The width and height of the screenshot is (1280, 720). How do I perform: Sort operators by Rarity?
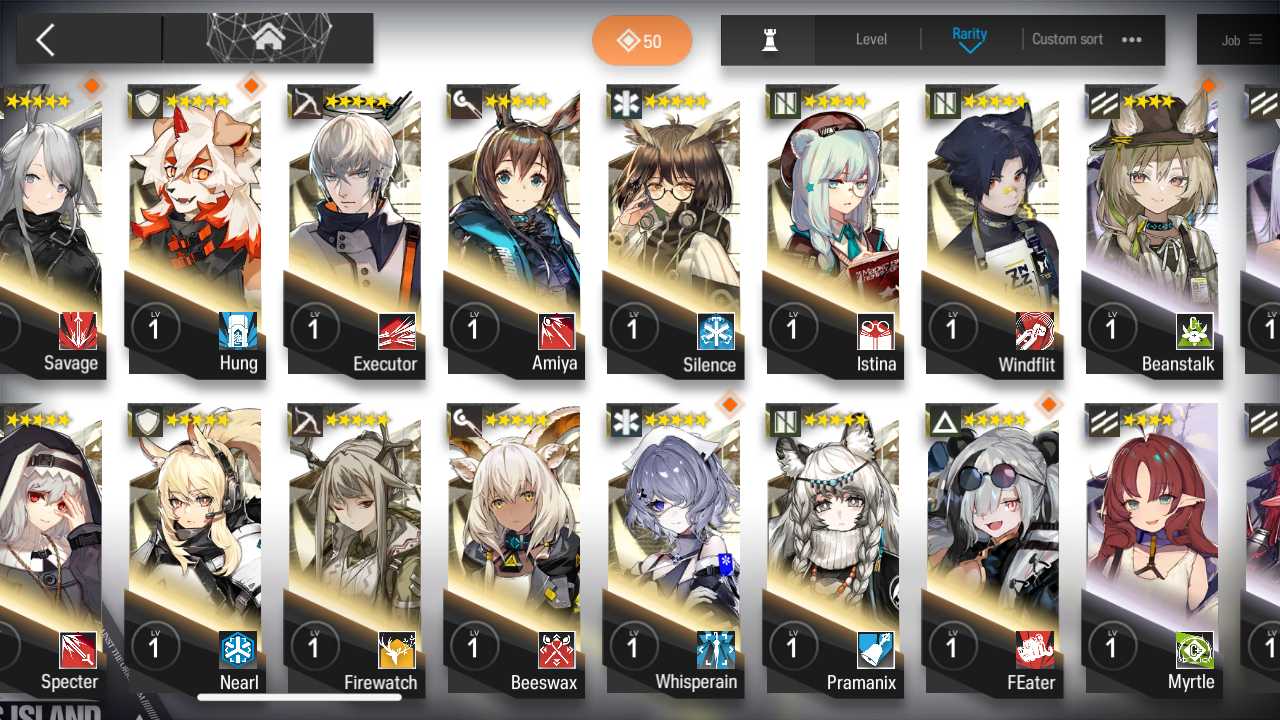click(969, 40)
